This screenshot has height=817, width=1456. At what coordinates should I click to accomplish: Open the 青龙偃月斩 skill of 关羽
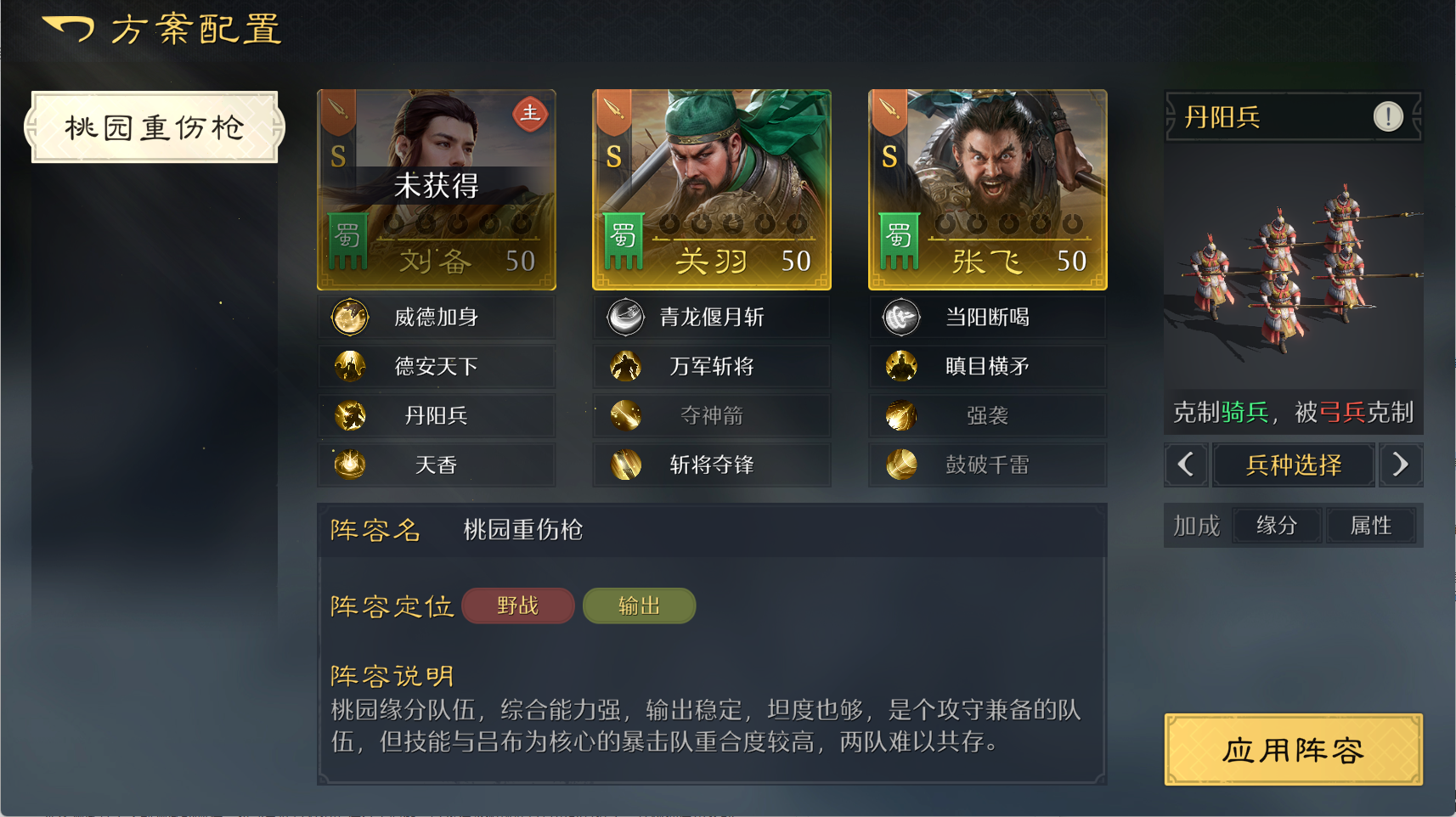(x=624, y=316)
